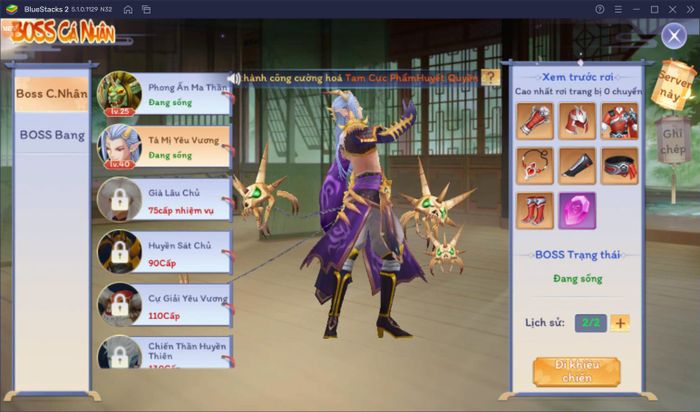Choose boss Tà Mị Yêu Vương

164,147
